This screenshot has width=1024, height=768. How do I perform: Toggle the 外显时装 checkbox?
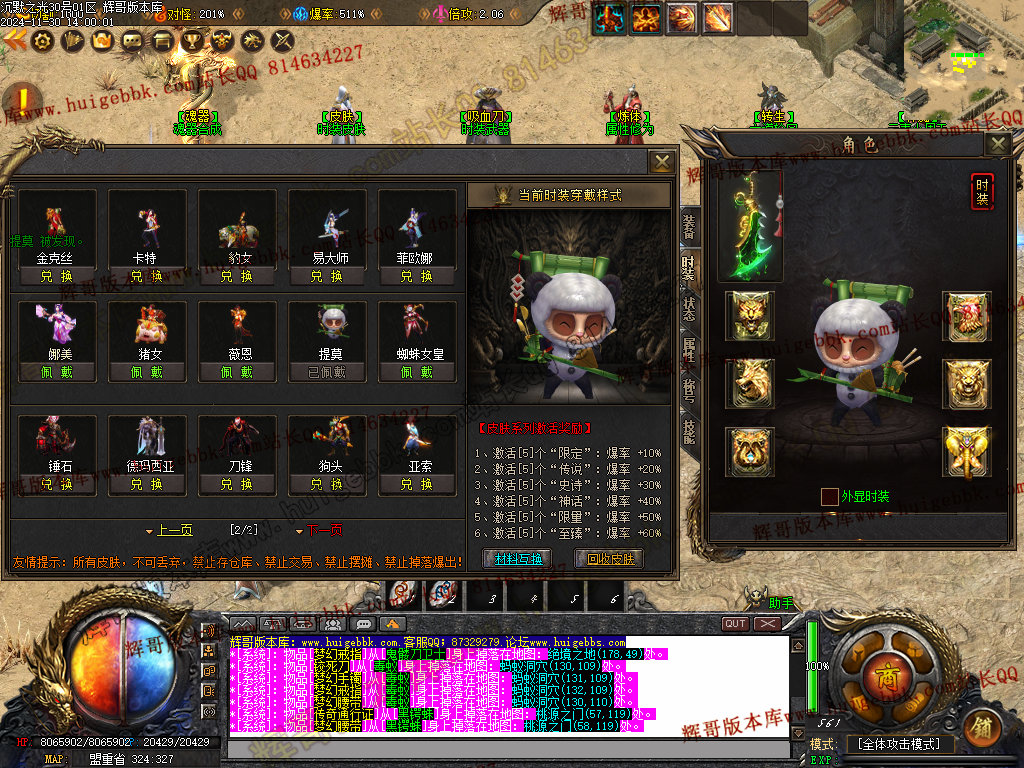click(x=829, y=496)
